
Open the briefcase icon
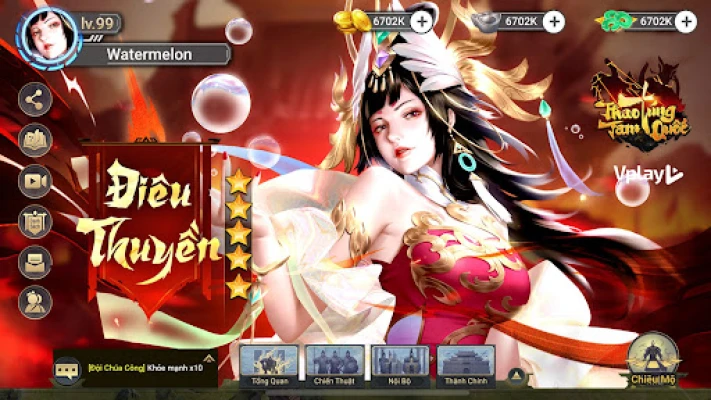tap(36, 260)
